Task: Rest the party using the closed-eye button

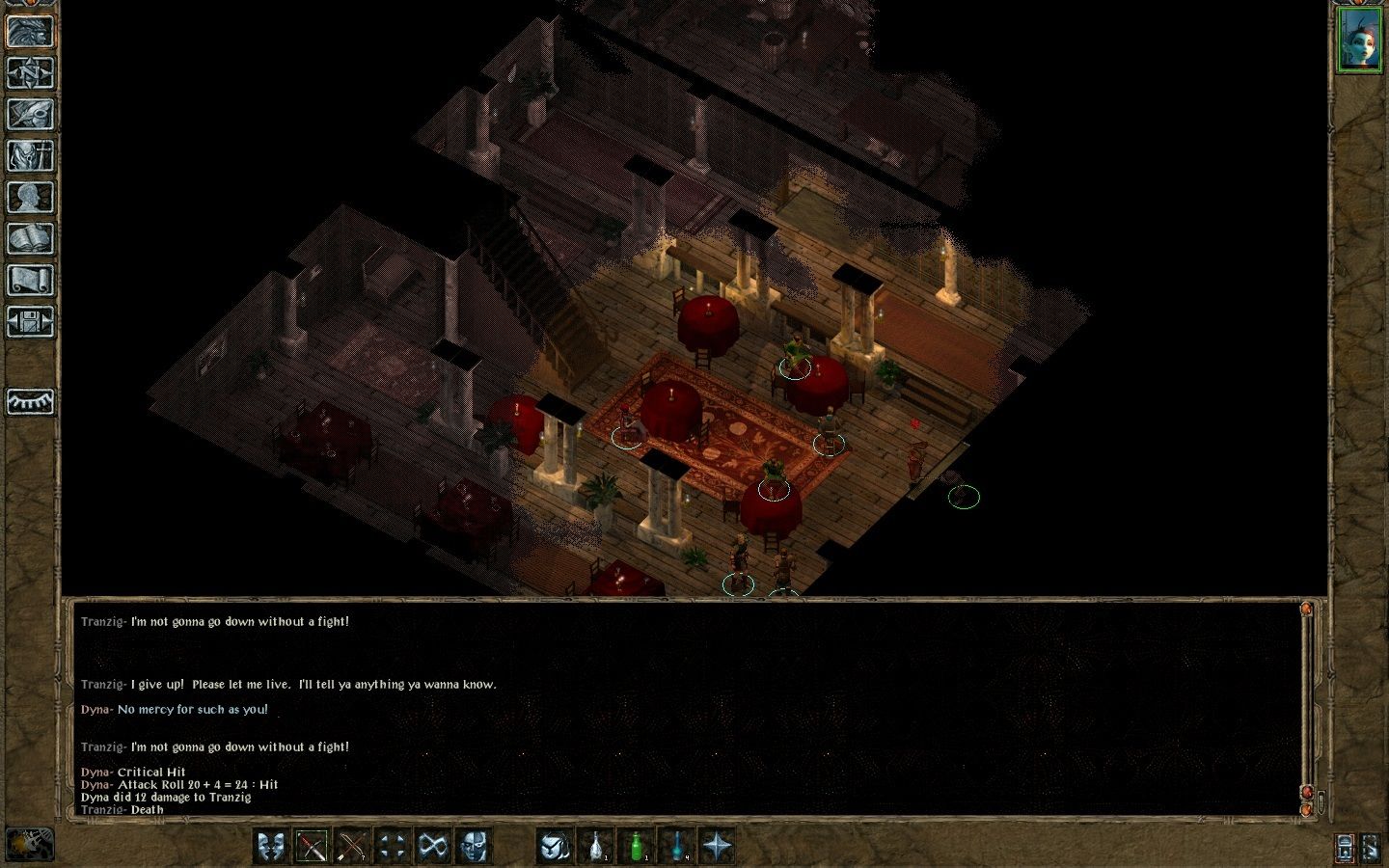Action: click(30, 401)
